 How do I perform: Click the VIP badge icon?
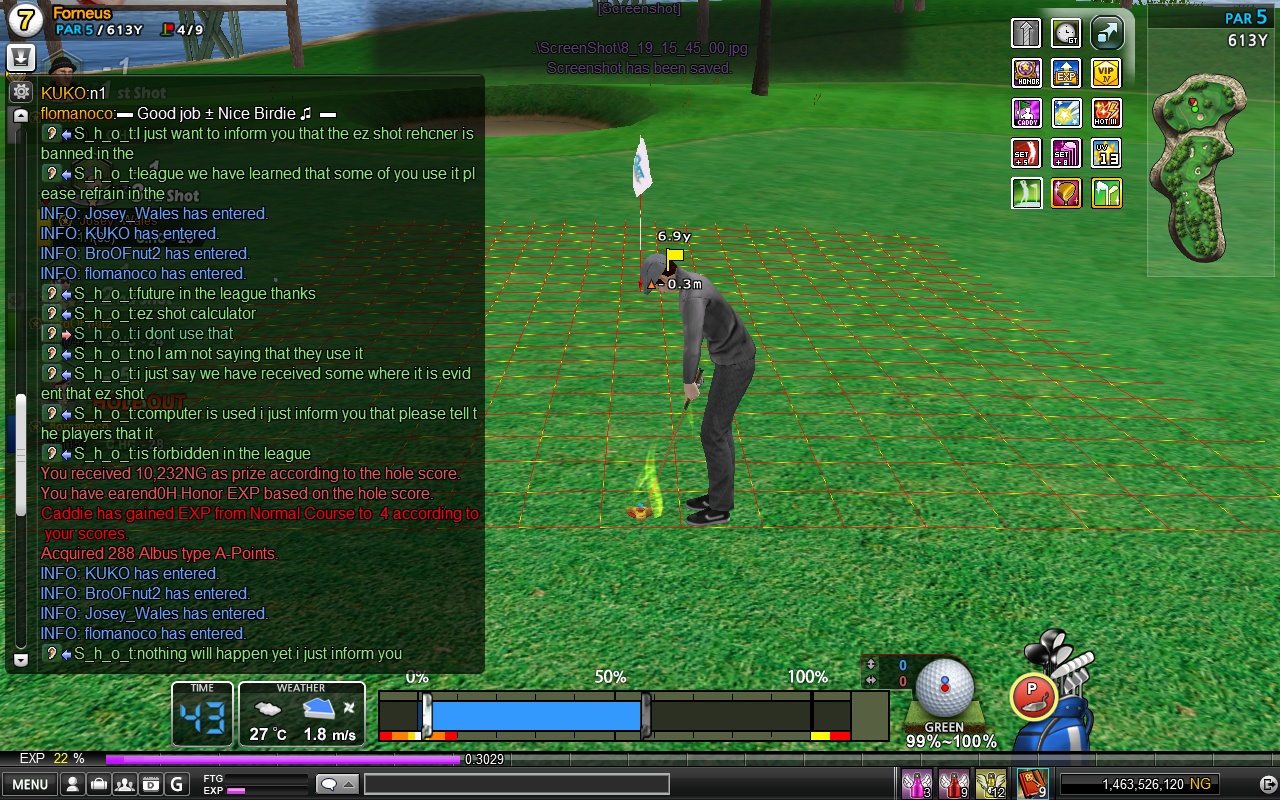click(x=1106, y=73)
